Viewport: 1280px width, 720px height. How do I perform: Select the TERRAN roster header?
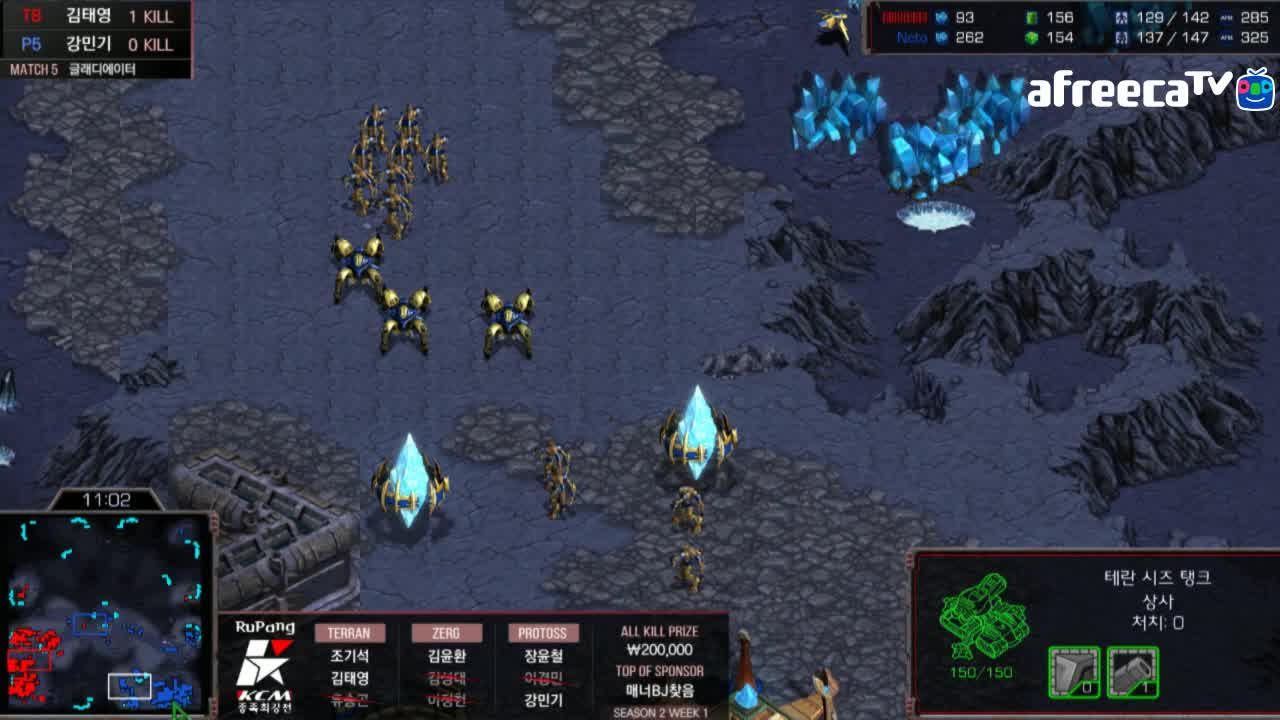coord(349,633)
